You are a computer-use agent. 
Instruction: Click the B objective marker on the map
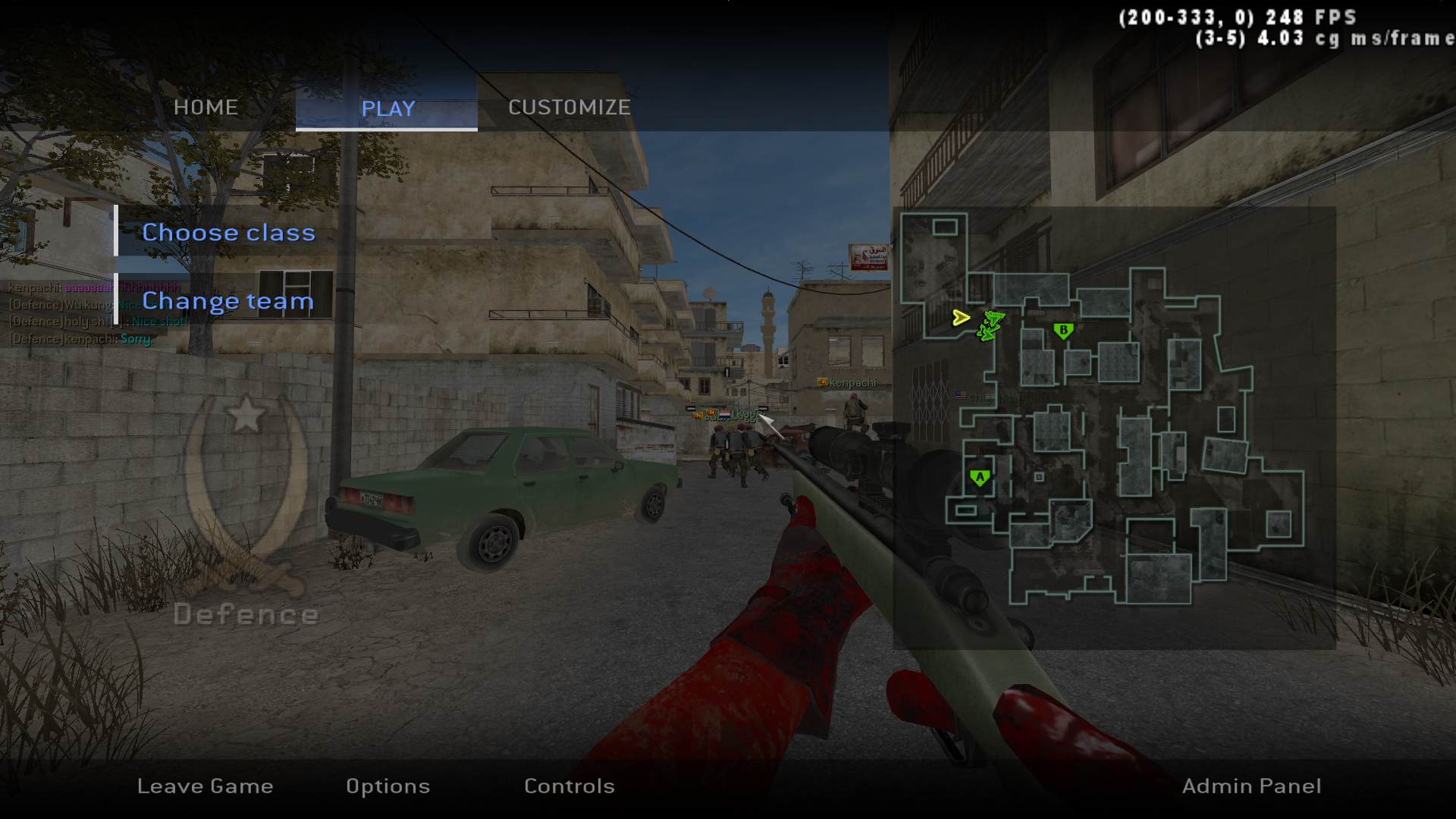(1063, 331)
